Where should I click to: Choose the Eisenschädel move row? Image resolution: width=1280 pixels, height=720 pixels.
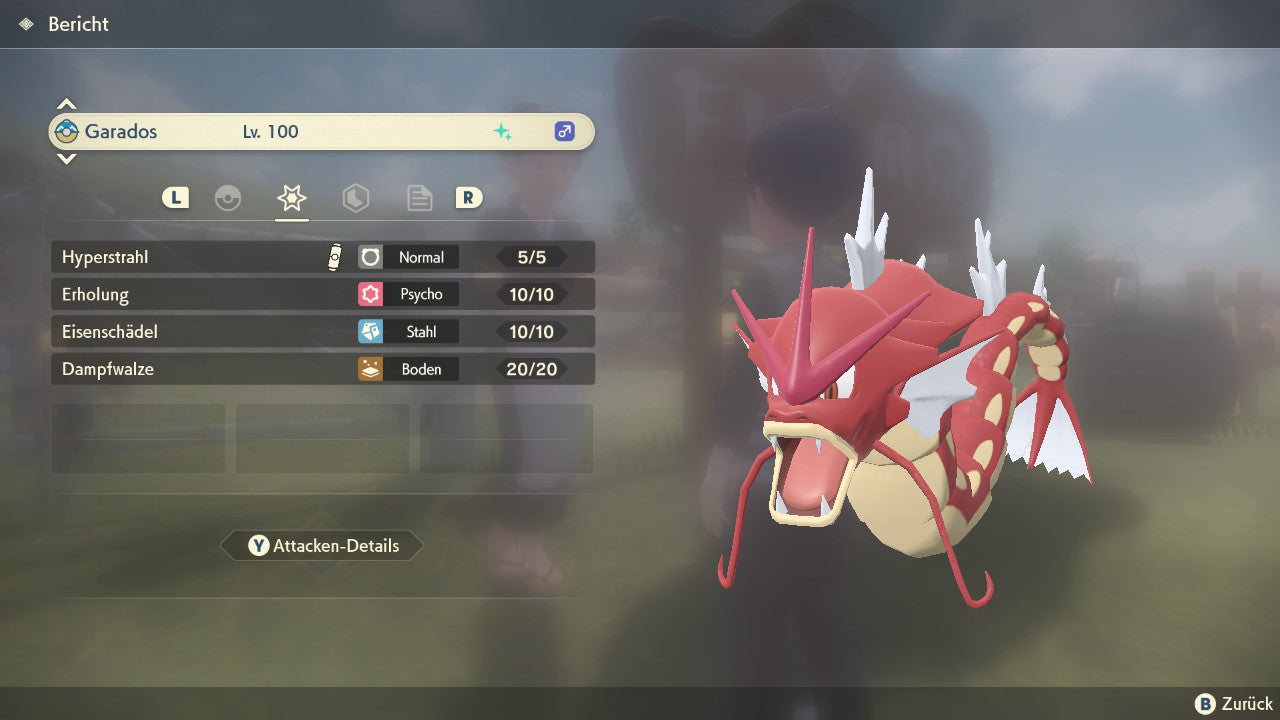point(322,332)
